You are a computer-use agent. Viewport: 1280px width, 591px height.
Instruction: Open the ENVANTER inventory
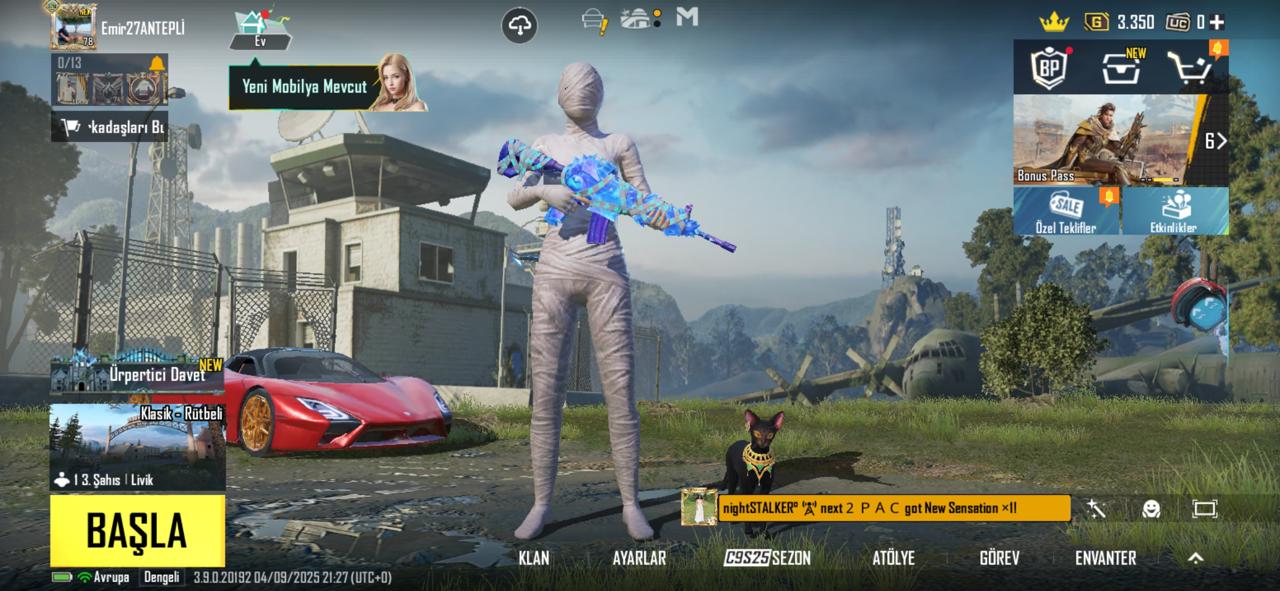coord(1105,558)
